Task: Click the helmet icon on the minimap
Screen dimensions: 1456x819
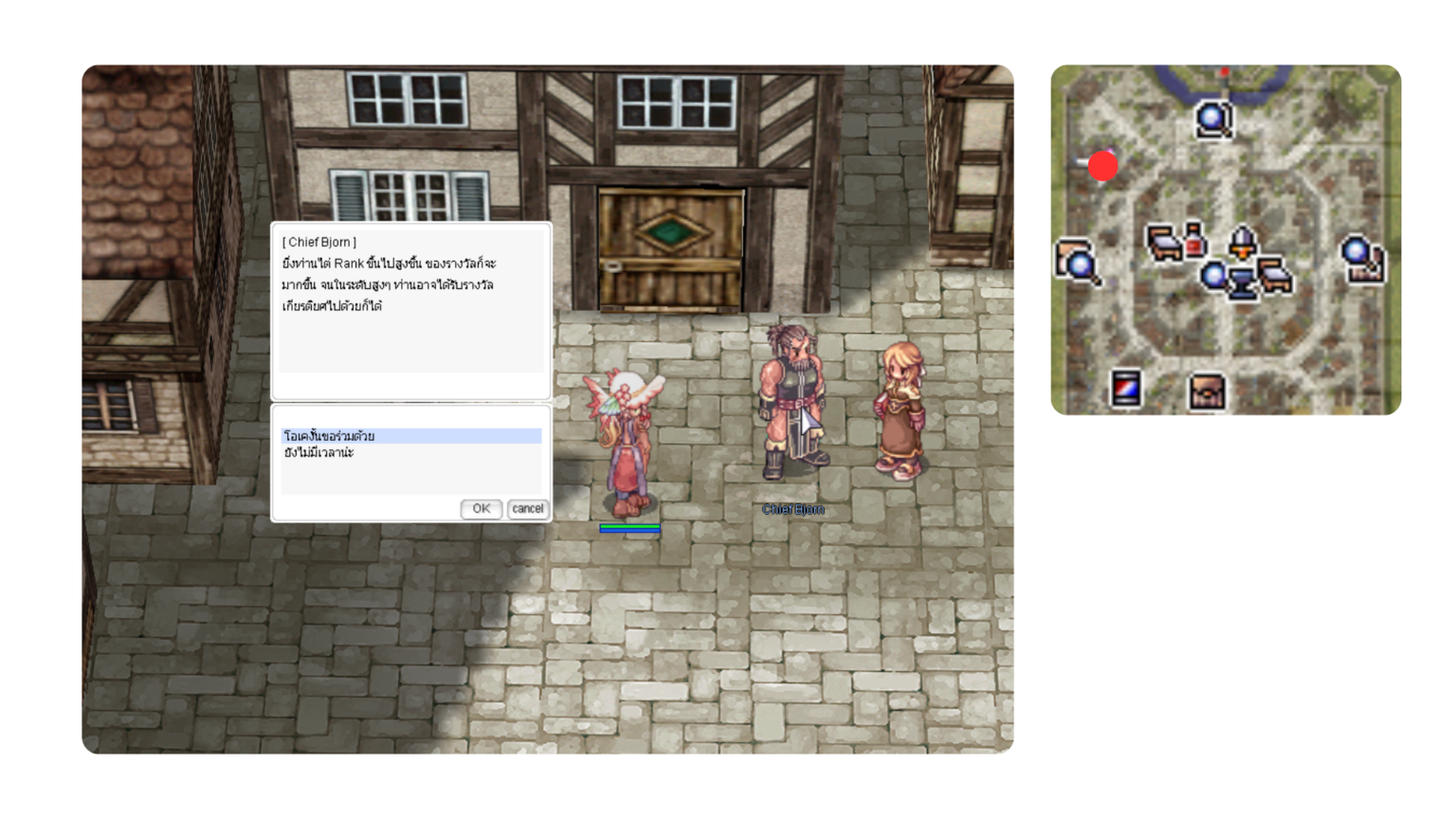Action: pyautogui.click(x=1242, y=241)
